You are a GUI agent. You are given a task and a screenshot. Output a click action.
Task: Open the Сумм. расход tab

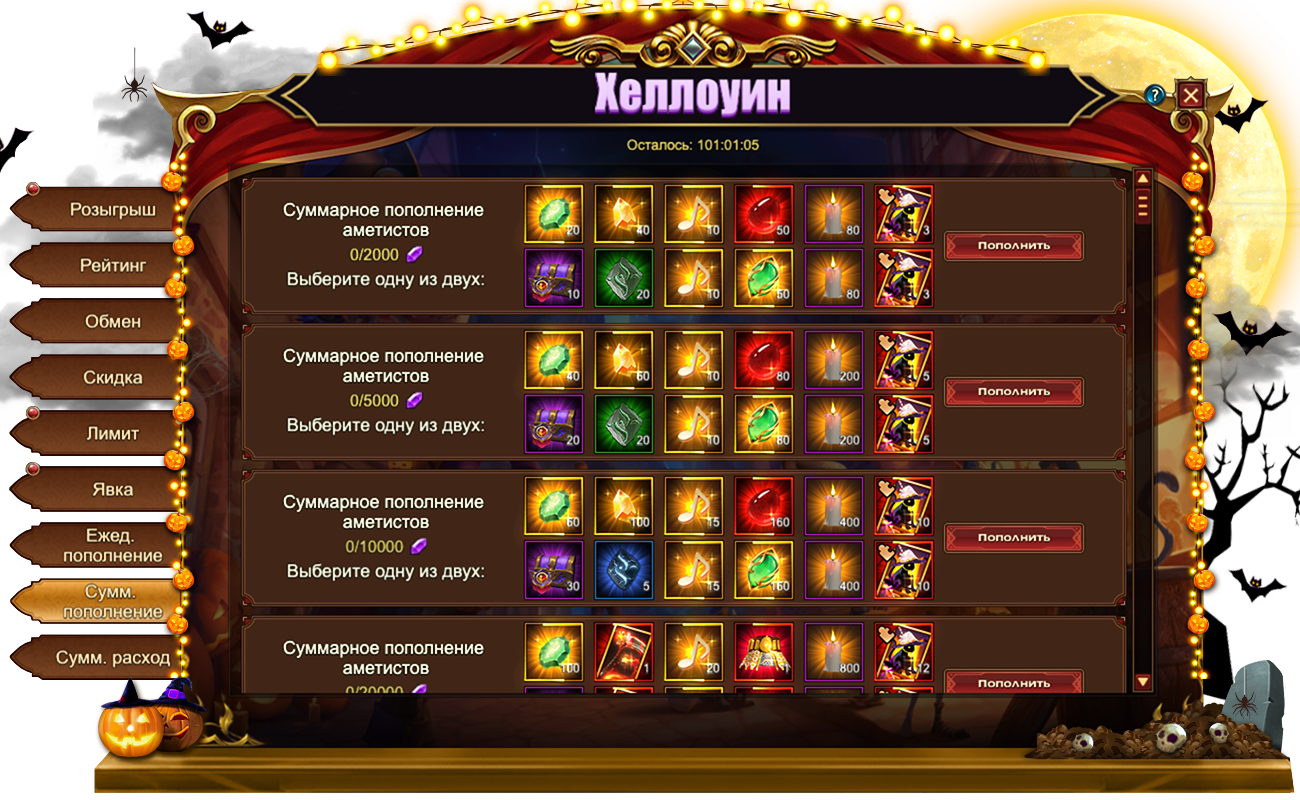(112, 657)
